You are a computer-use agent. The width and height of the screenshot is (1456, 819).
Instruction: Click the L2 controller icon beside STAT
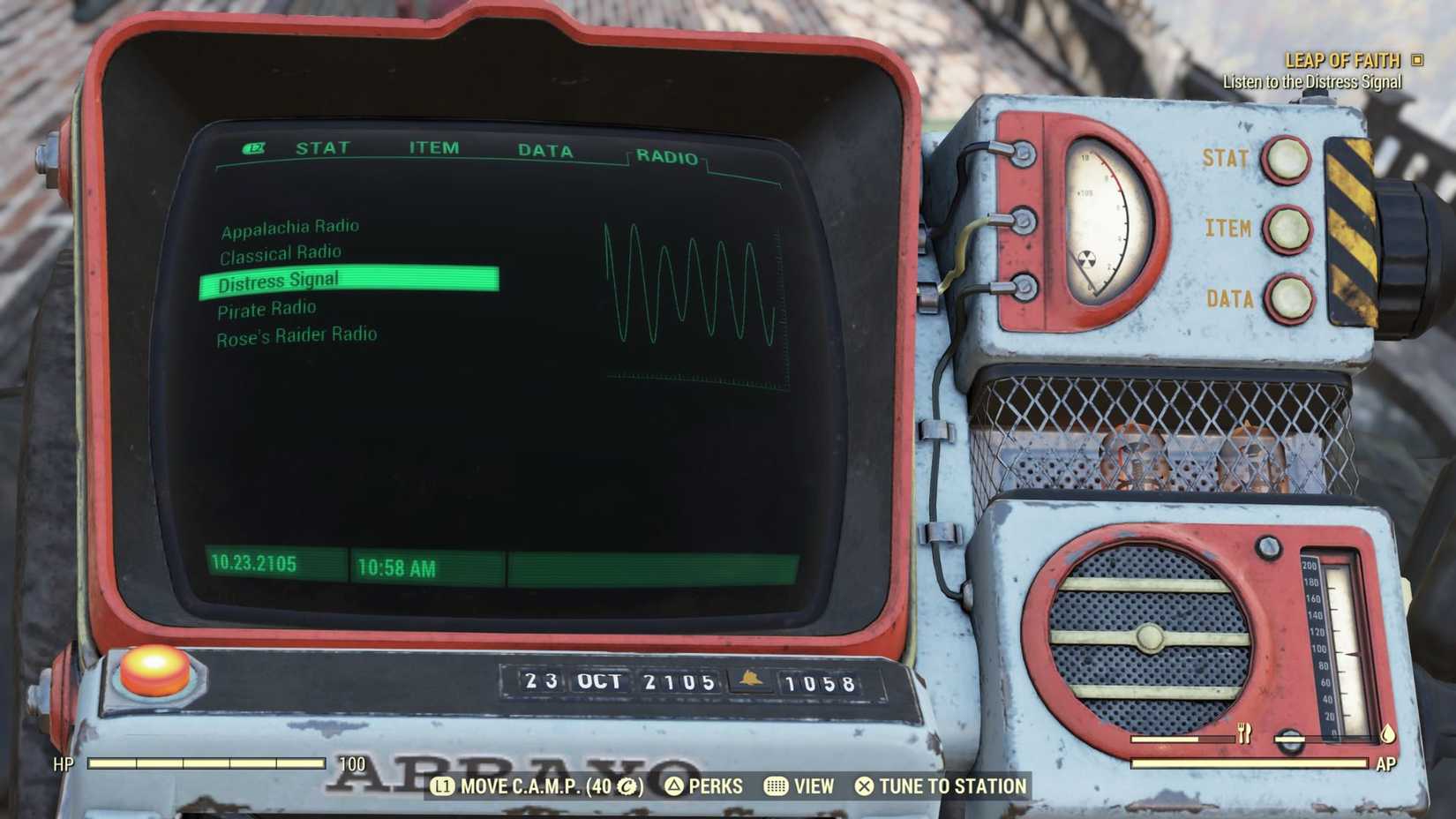tap(252, 148)
